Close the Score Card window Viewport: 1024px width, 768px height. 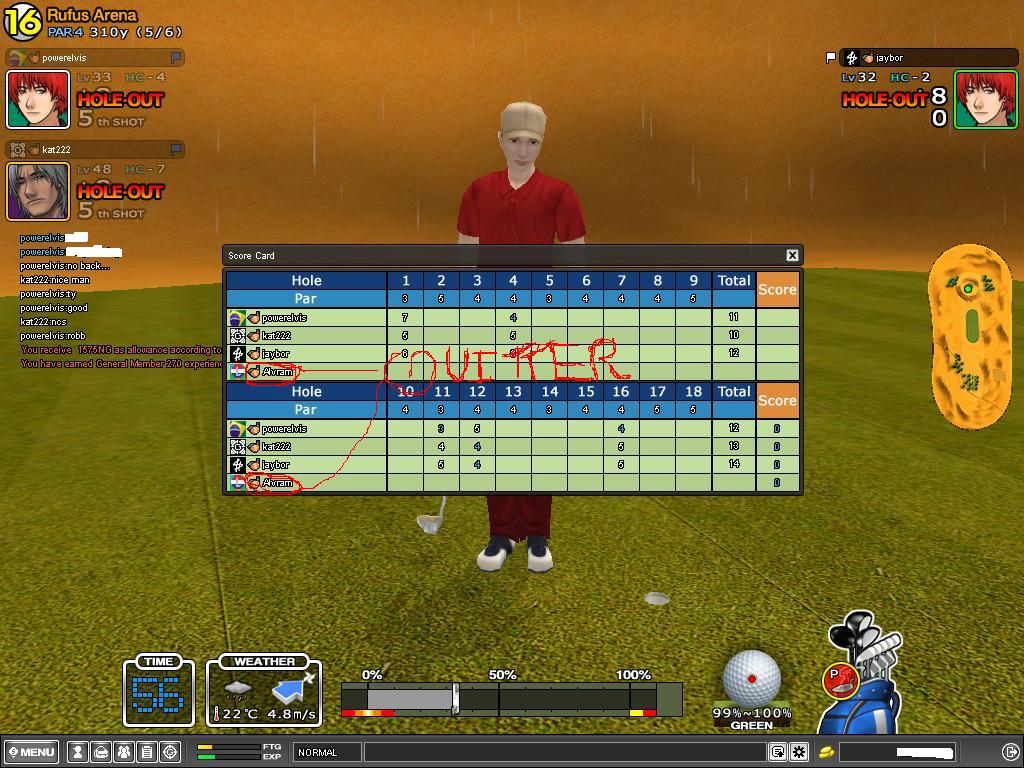(792, 255)
